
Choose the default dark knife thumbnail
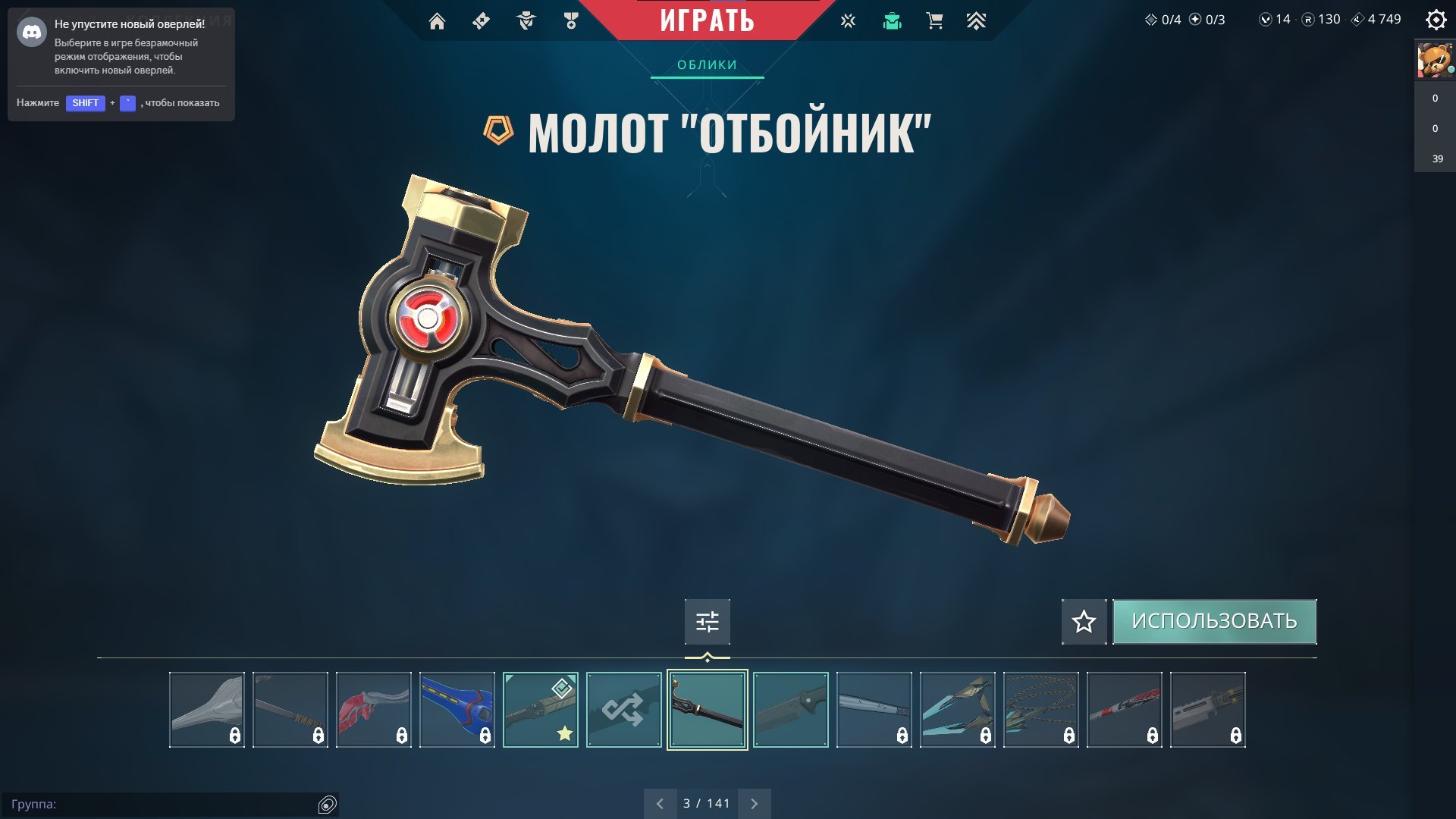(790, 710)
